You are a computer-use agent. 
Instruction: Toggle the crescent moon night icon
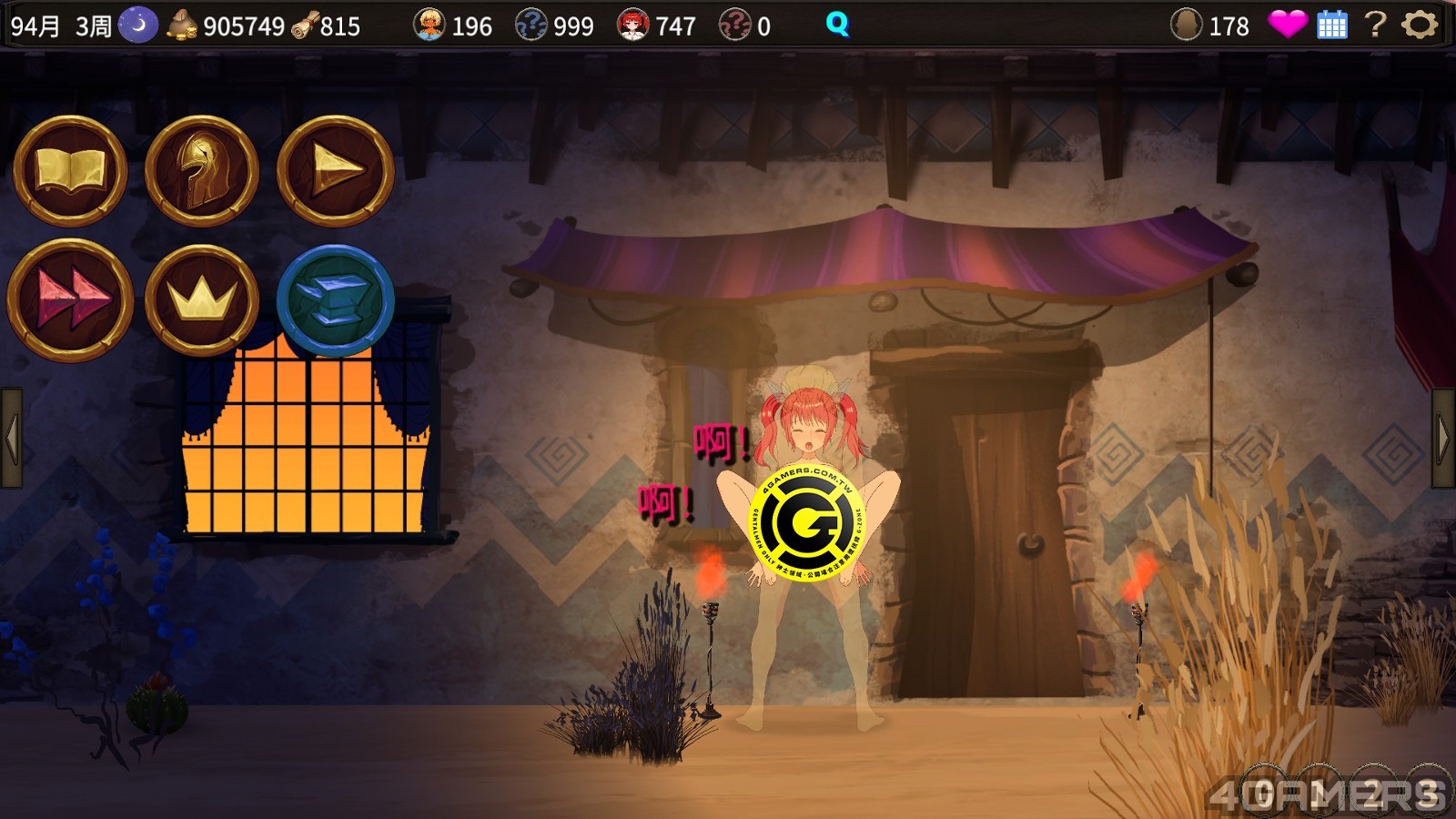tap(138, 25)
